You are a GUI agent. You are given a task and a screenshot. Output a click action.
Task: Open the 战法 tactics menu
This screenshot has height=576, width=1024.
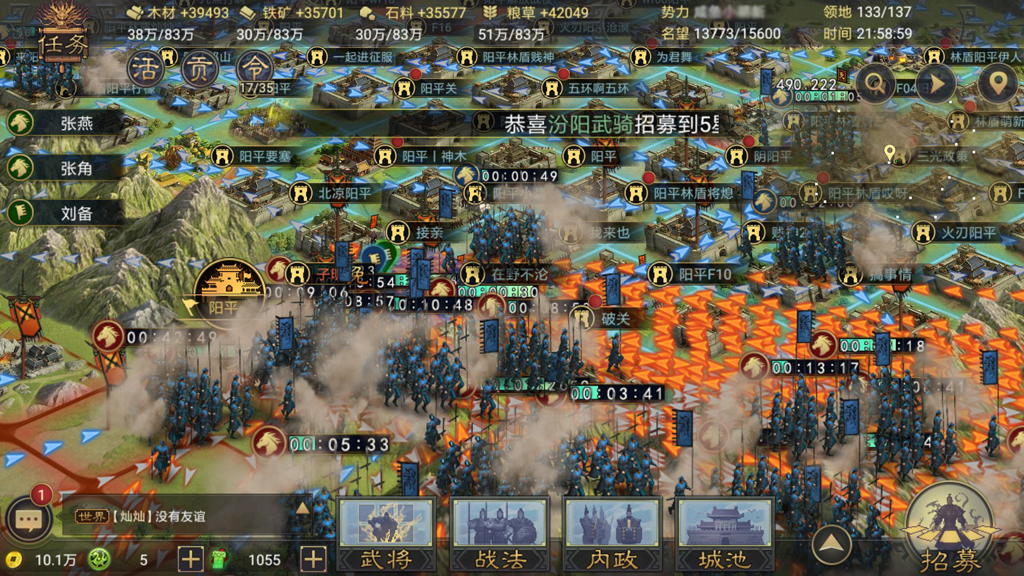[499, 534]
